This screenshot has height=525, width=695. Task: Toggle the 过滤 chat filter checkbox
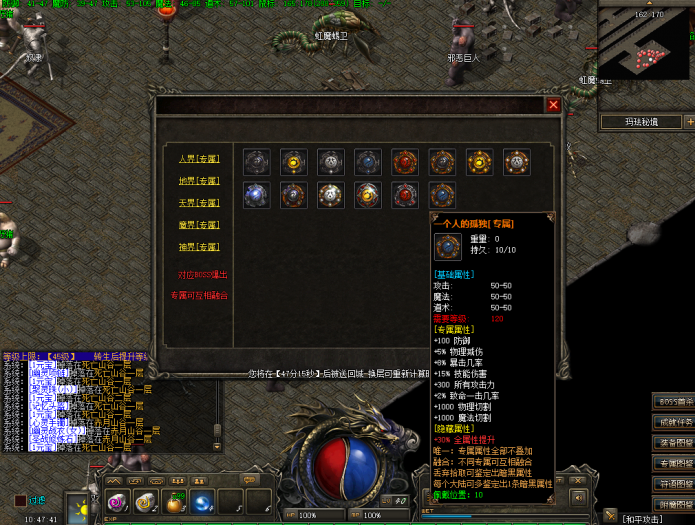click(20, 500)
